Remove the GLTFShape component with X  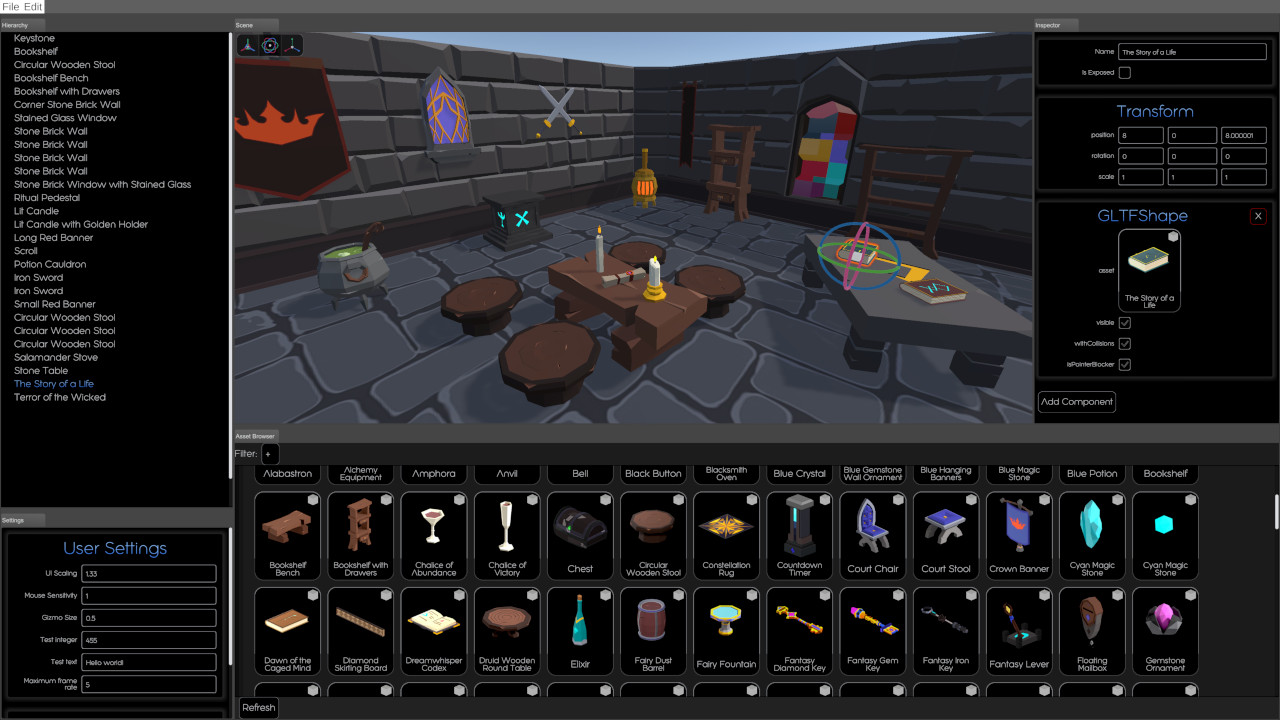tap(1258, 216)
